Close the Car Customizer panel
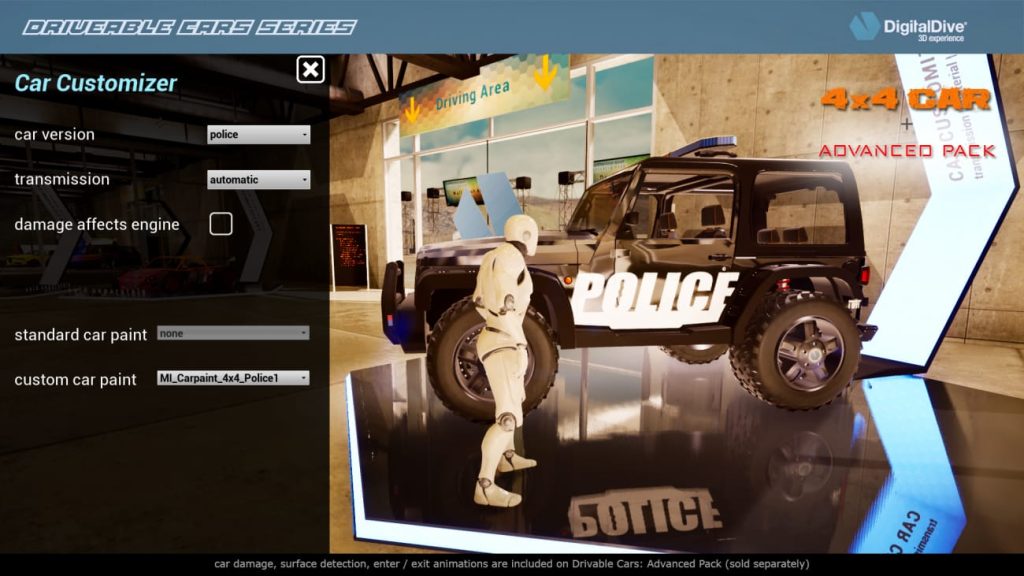 click(311, 69)
